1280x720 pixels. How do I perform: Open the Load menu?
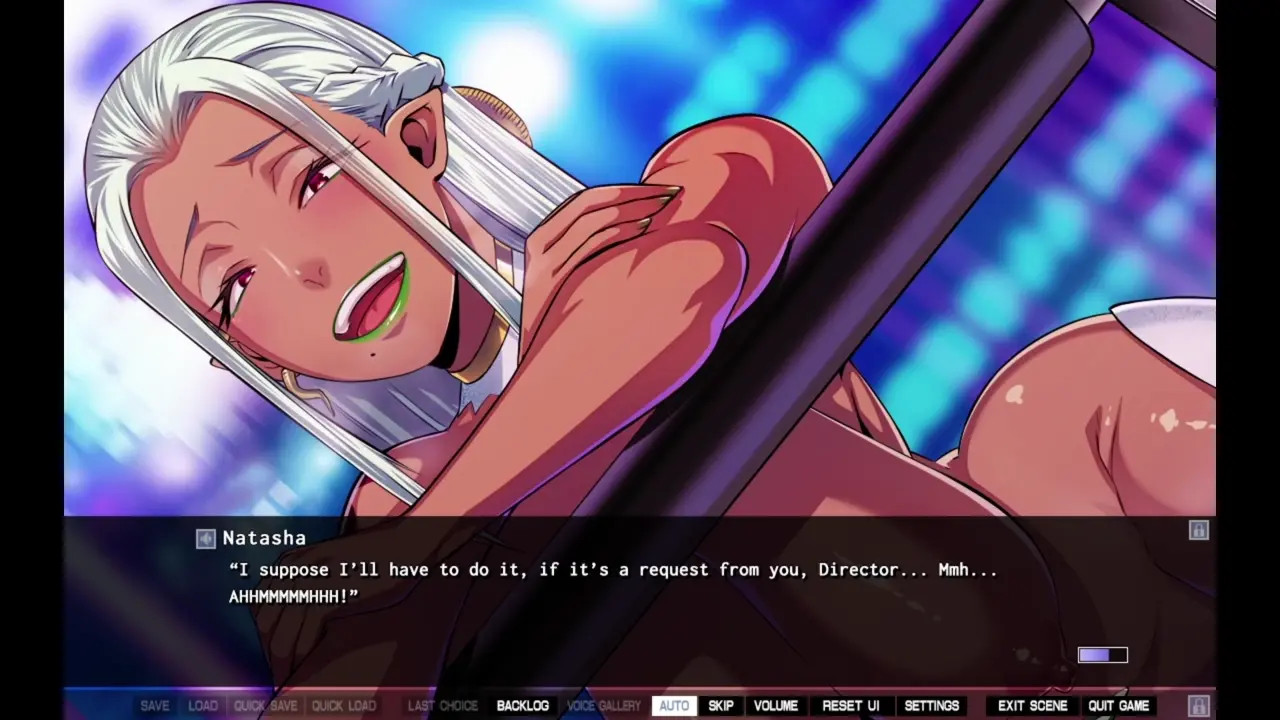click(203, 706)
